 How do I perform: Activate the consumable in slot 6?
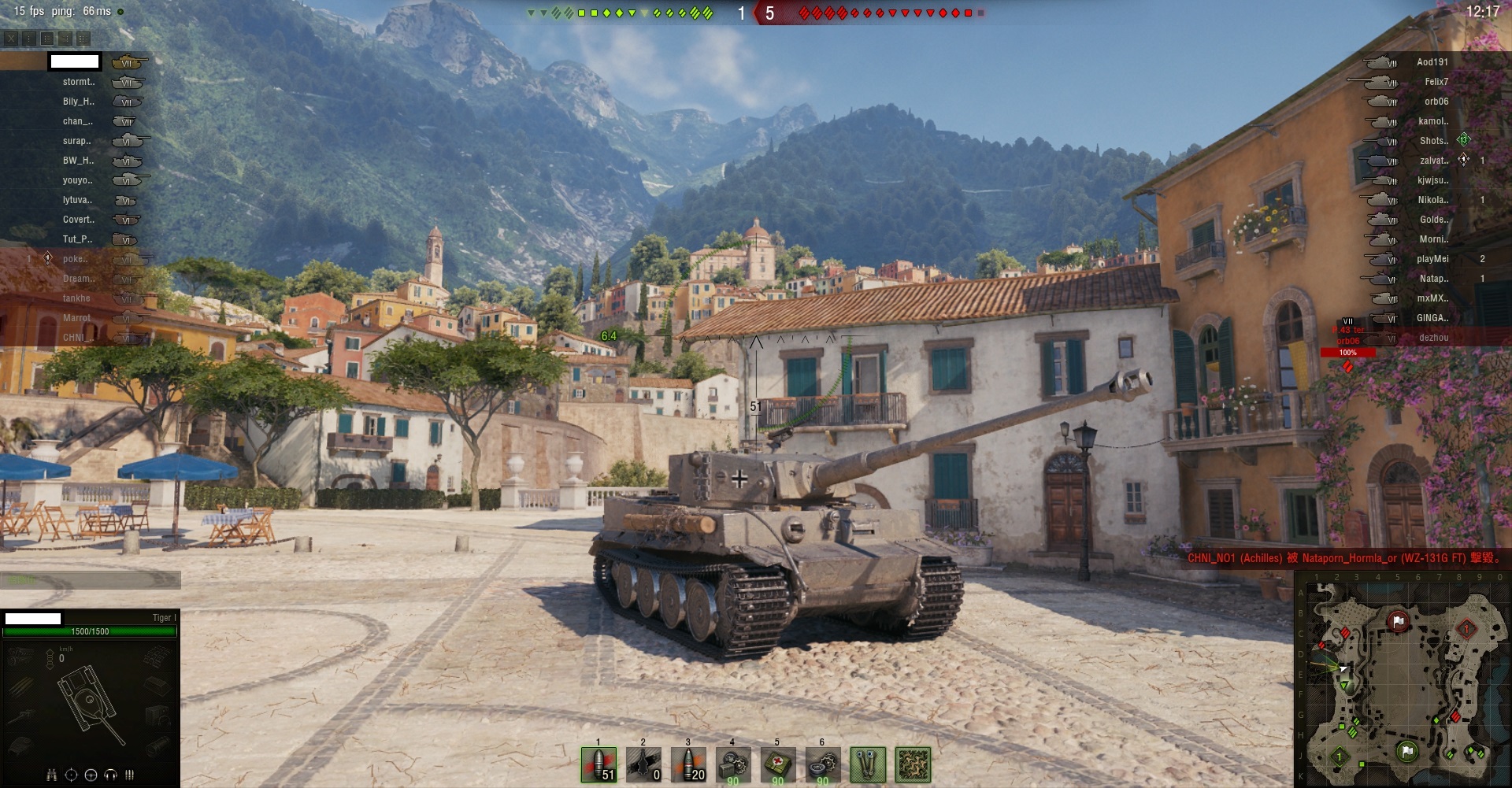[823, 764]
